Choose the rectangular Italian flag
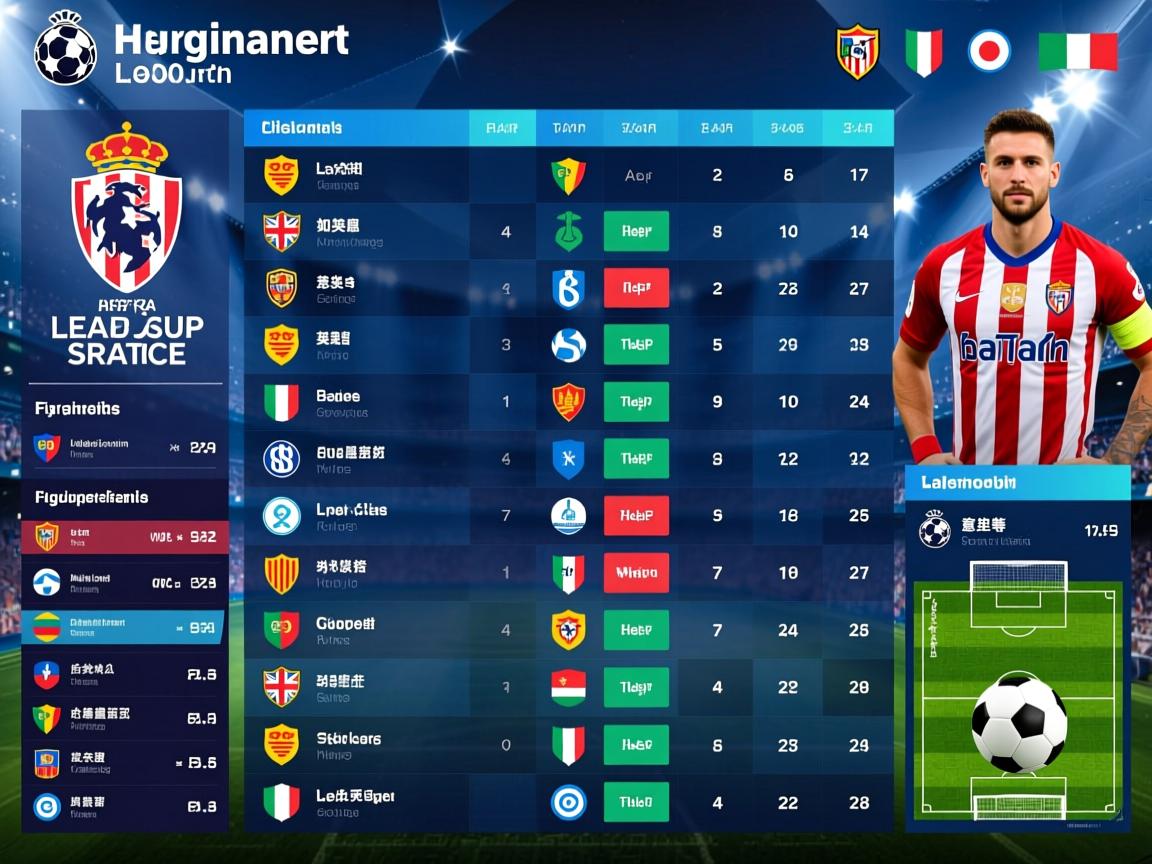Image resolution: width=1152 pixels, height=864 pixels. point(1077,51)
